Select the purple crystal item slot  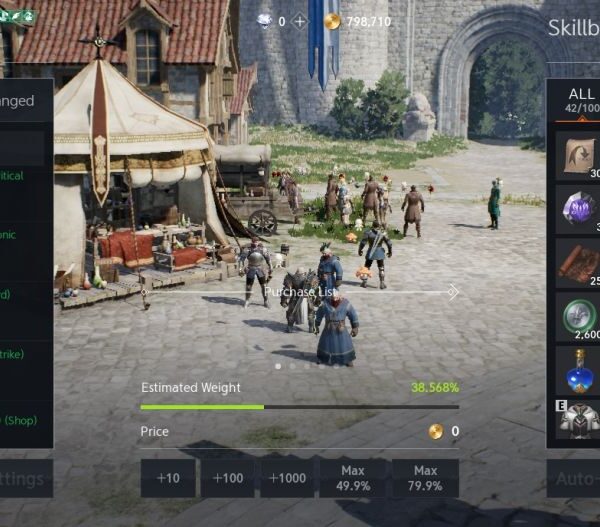coord(579,209)
